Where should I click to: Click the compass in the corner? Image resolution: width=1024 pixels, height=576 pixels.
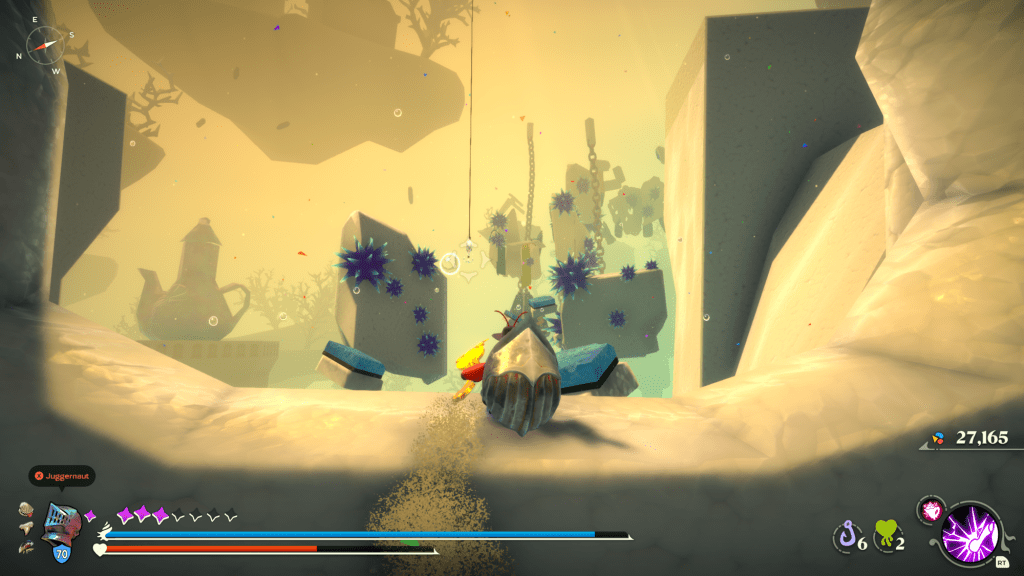(44, 42)
